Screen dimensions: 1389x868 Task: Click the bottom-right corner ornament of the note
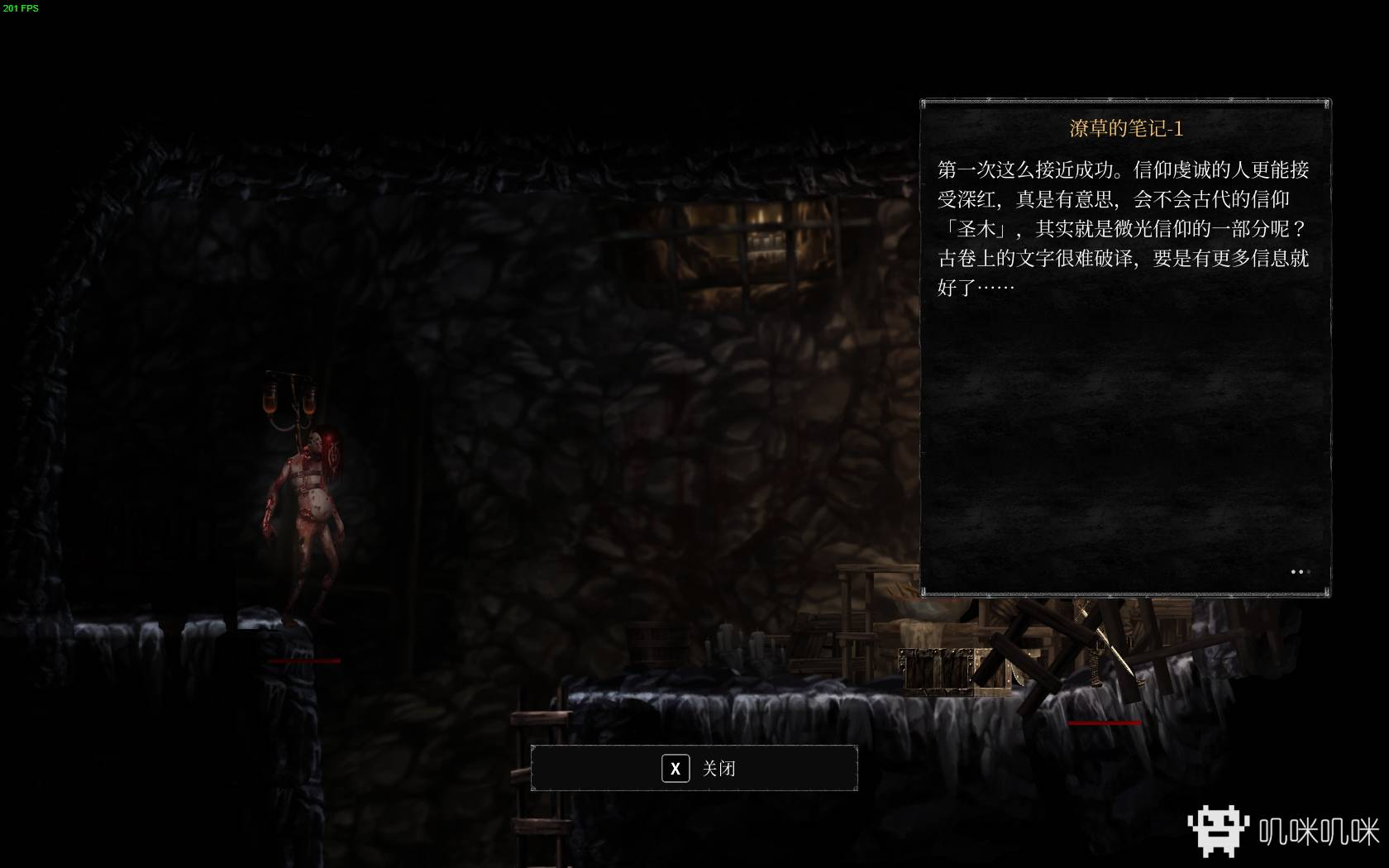coord(1326,592)
